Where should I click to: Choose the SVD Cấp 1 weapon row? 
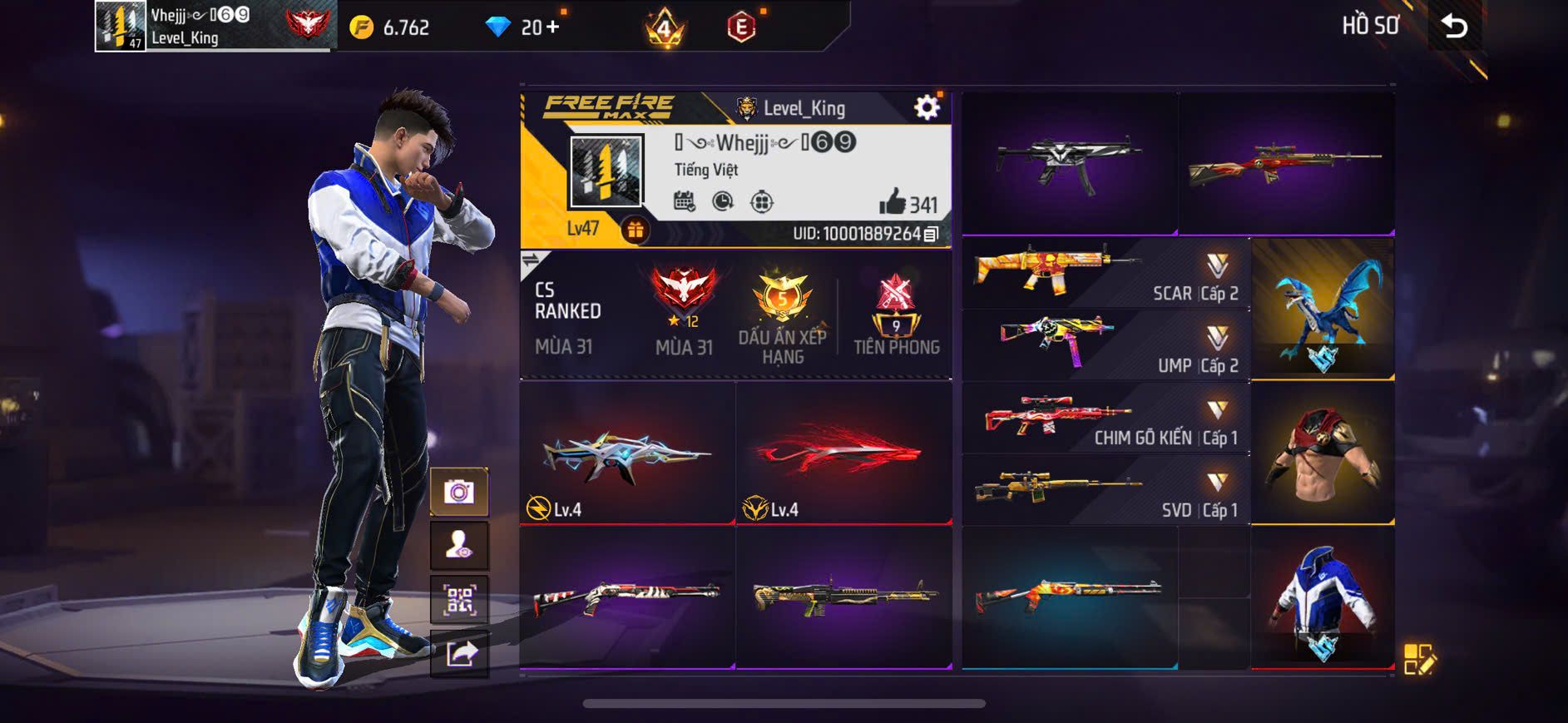click(x=1106, y=490)
